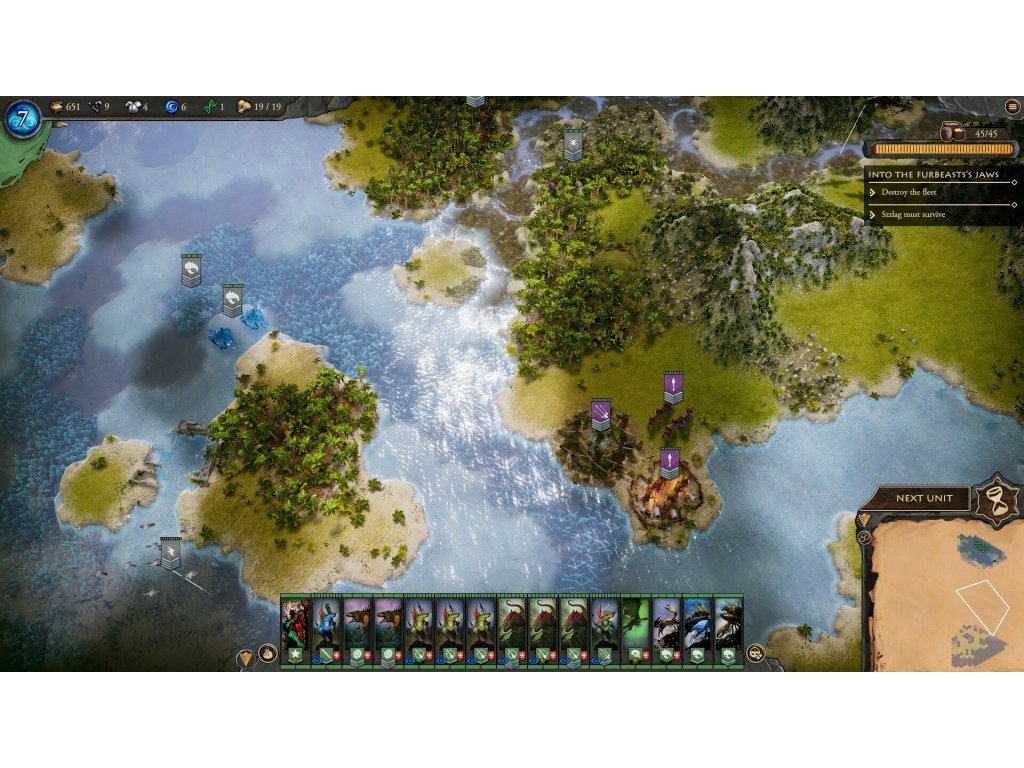Toggle the swirl icon beside the minimap

point(864,537)
